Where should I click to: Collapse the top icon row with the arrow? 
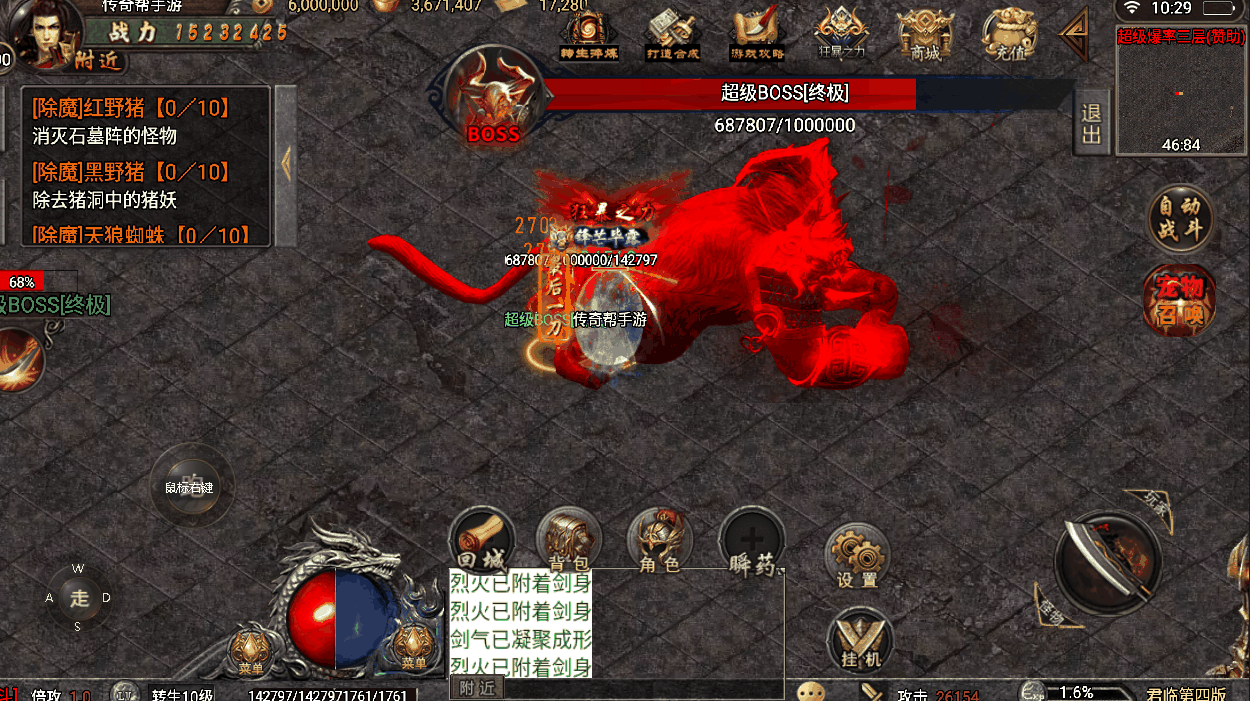tap(1075, 35)
